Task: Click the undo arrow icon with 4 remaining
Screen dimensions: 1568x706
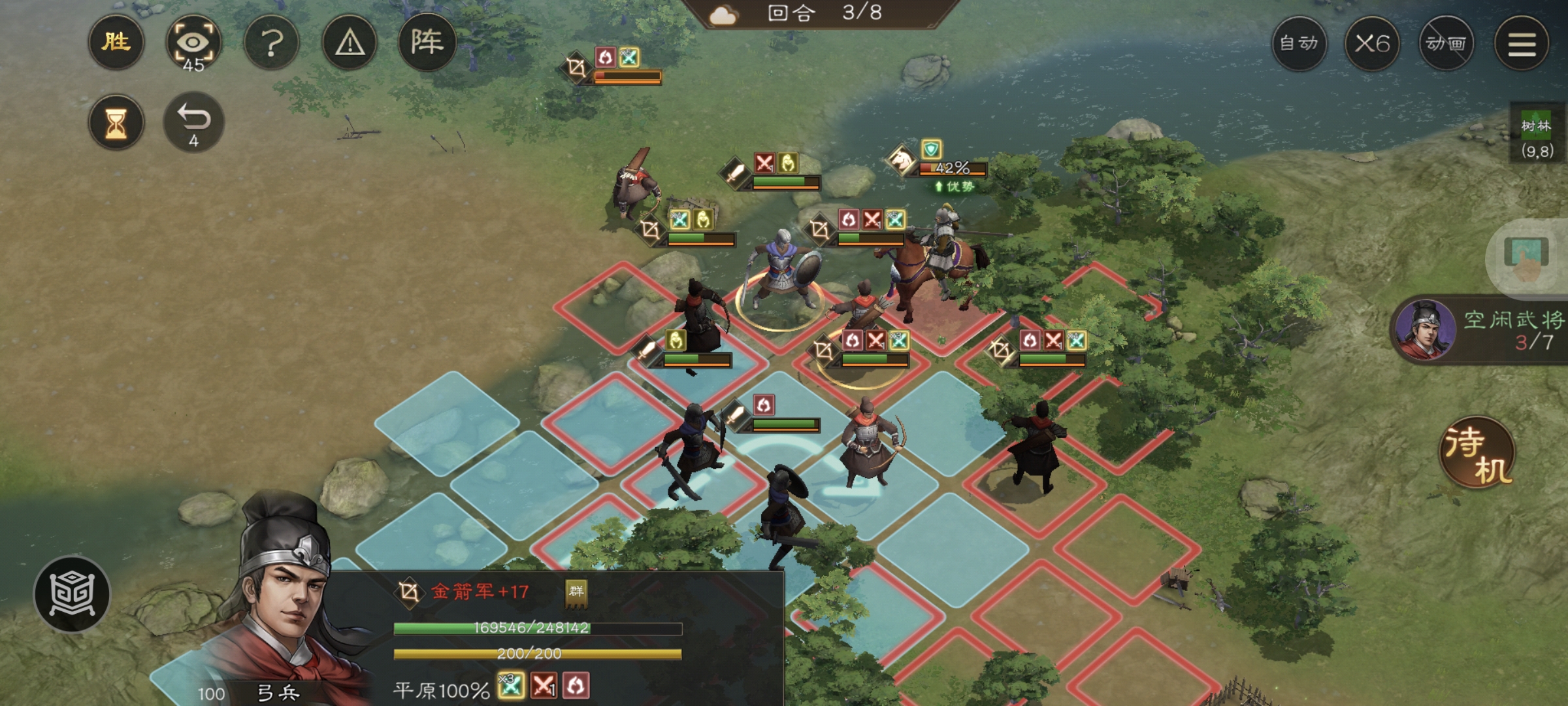Action: click(193, 120)
